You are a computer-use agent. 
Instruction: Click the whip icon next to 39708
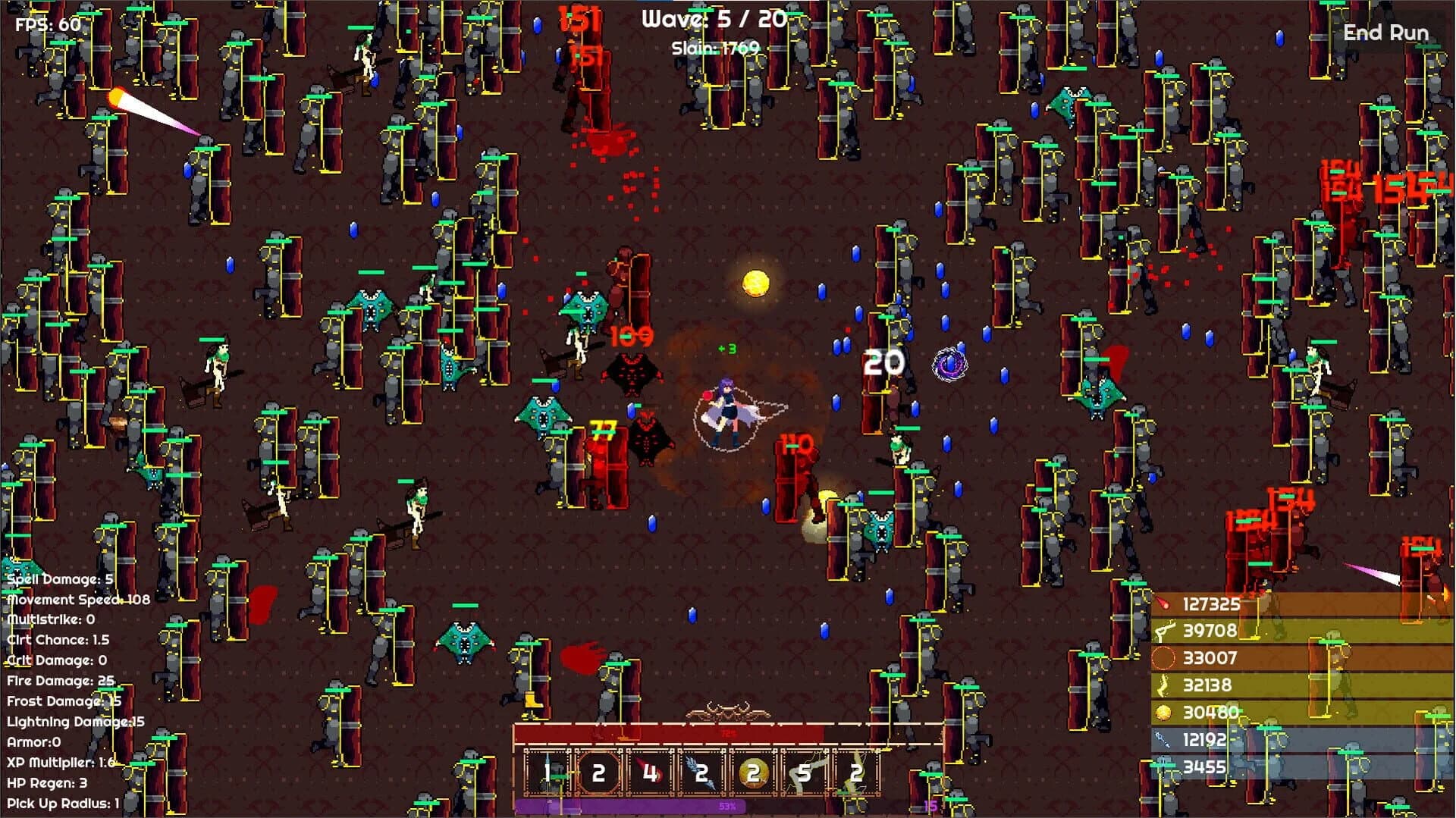click(1166, 632)
